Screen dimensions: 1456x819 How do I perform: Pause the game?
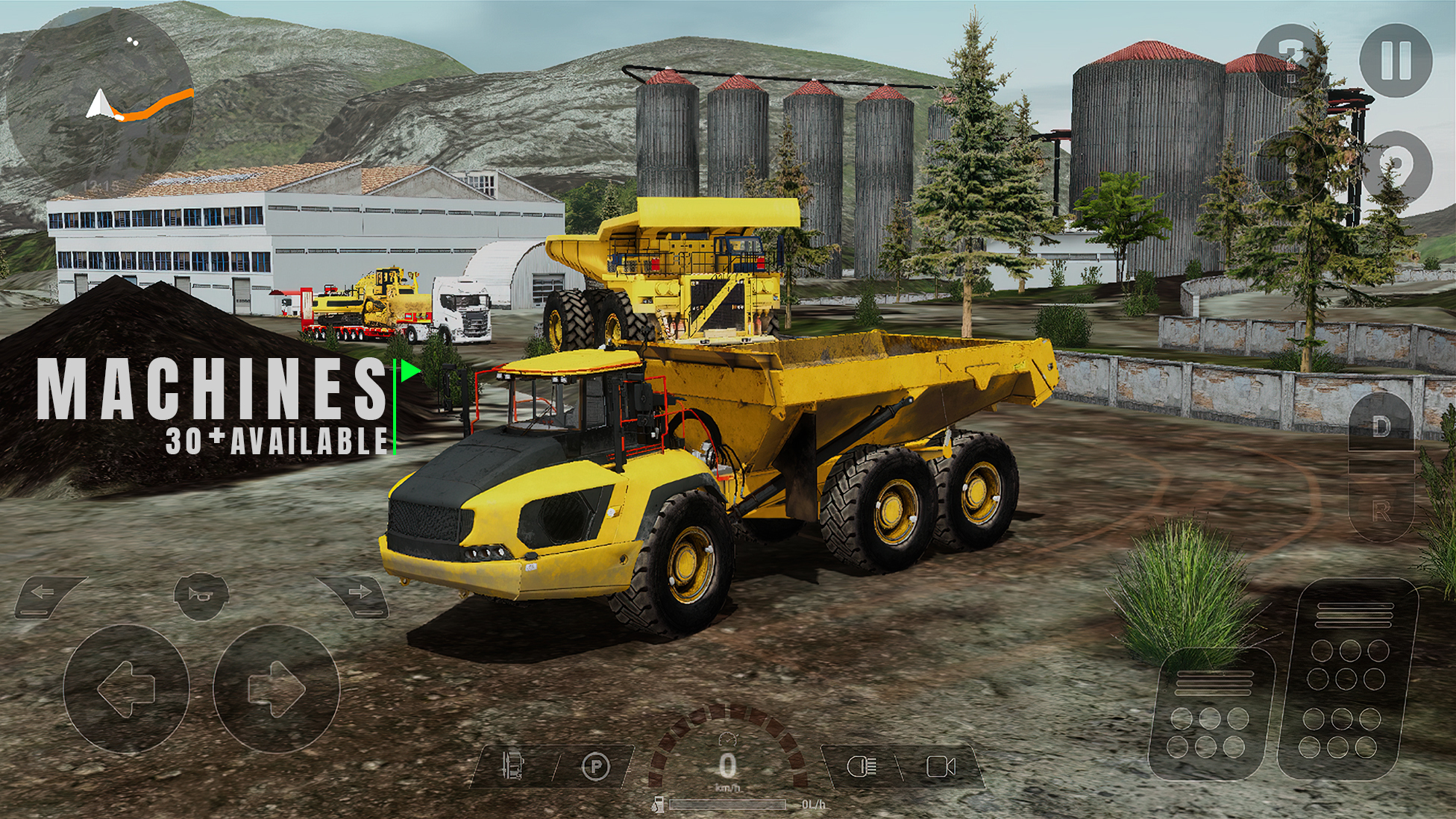1397,61
